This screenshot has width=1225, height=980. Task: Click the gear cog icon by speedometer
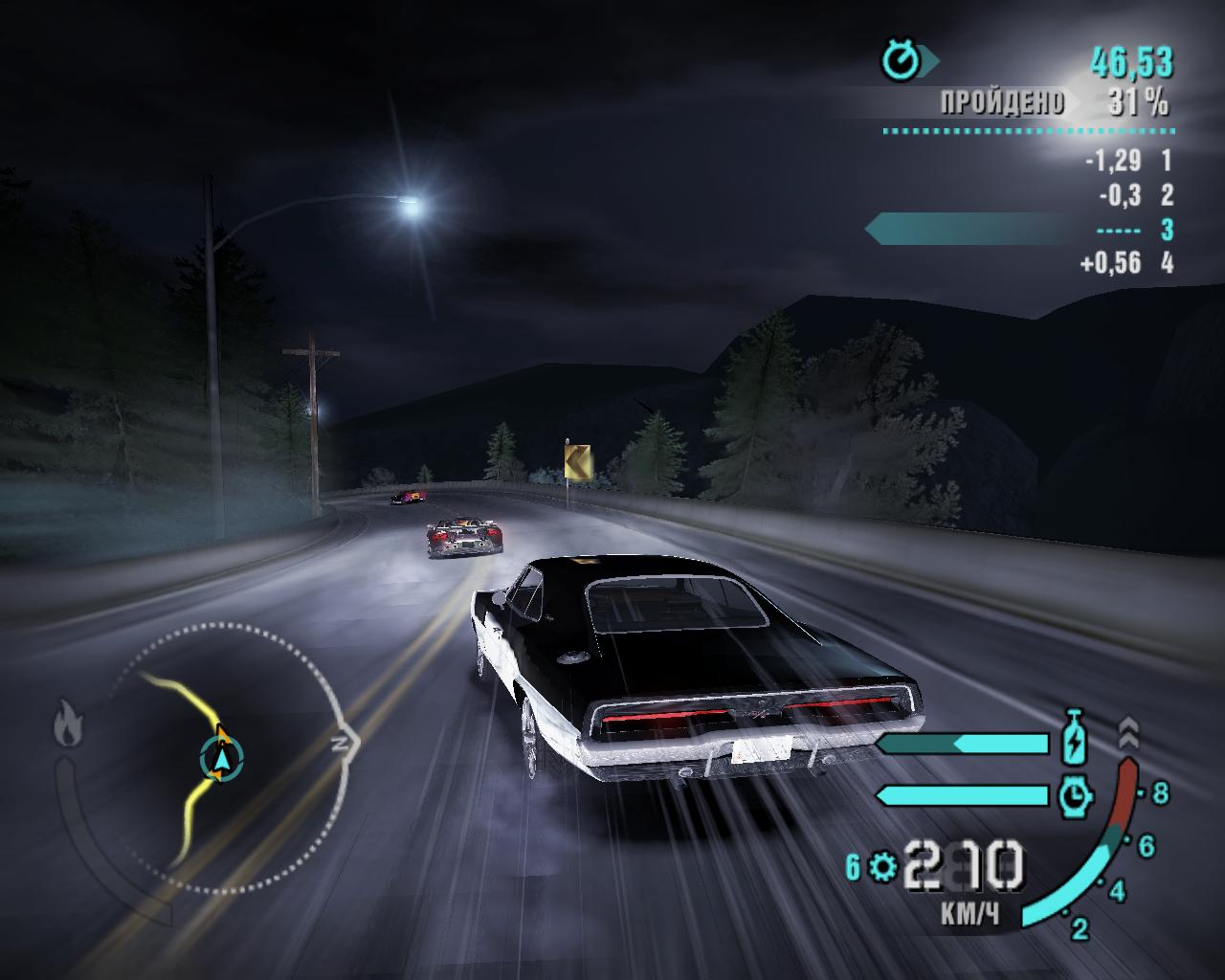882,867
